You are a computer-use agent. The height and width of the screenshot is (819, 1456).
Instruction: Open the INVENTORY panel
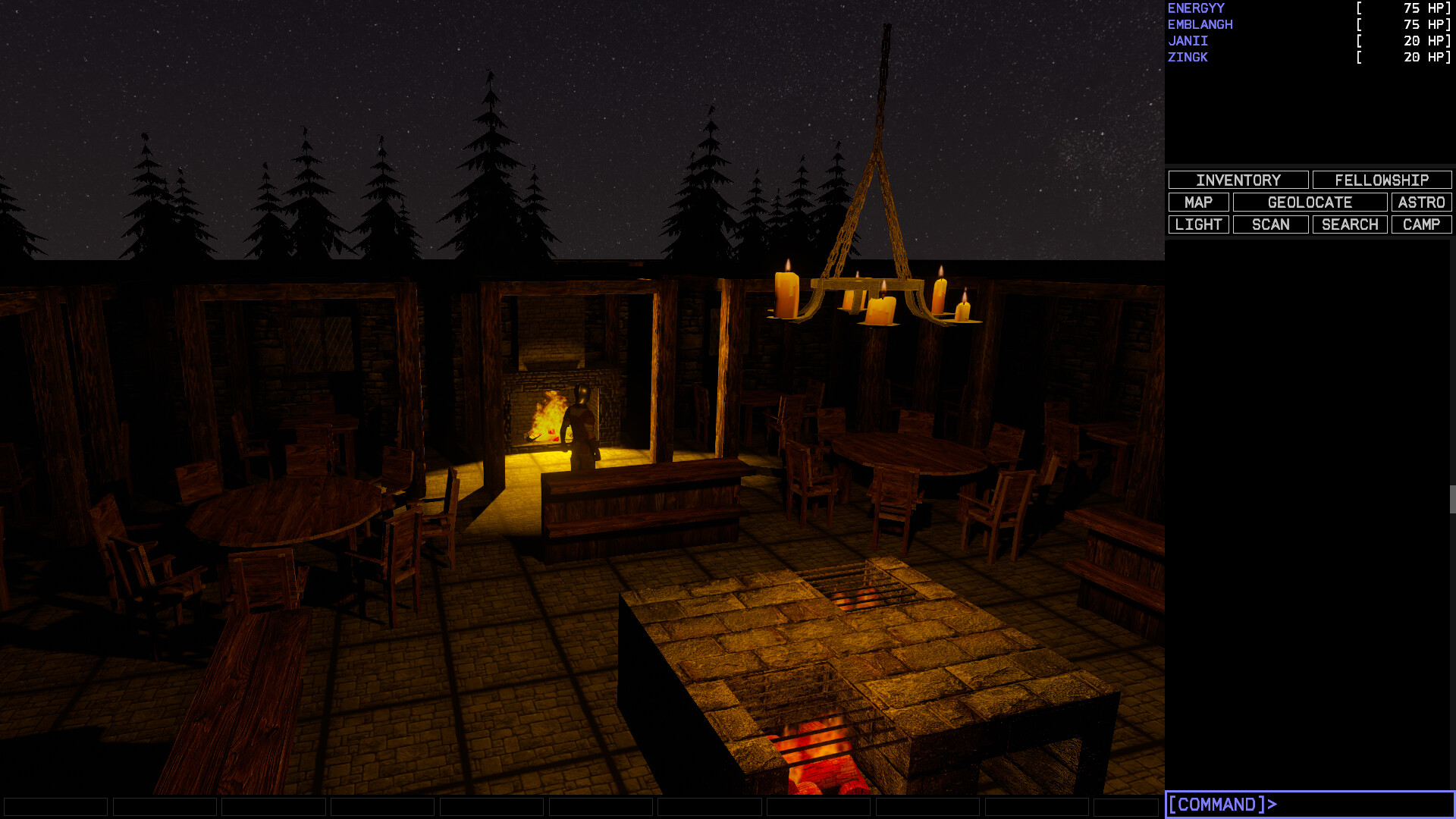(1238, 180)
